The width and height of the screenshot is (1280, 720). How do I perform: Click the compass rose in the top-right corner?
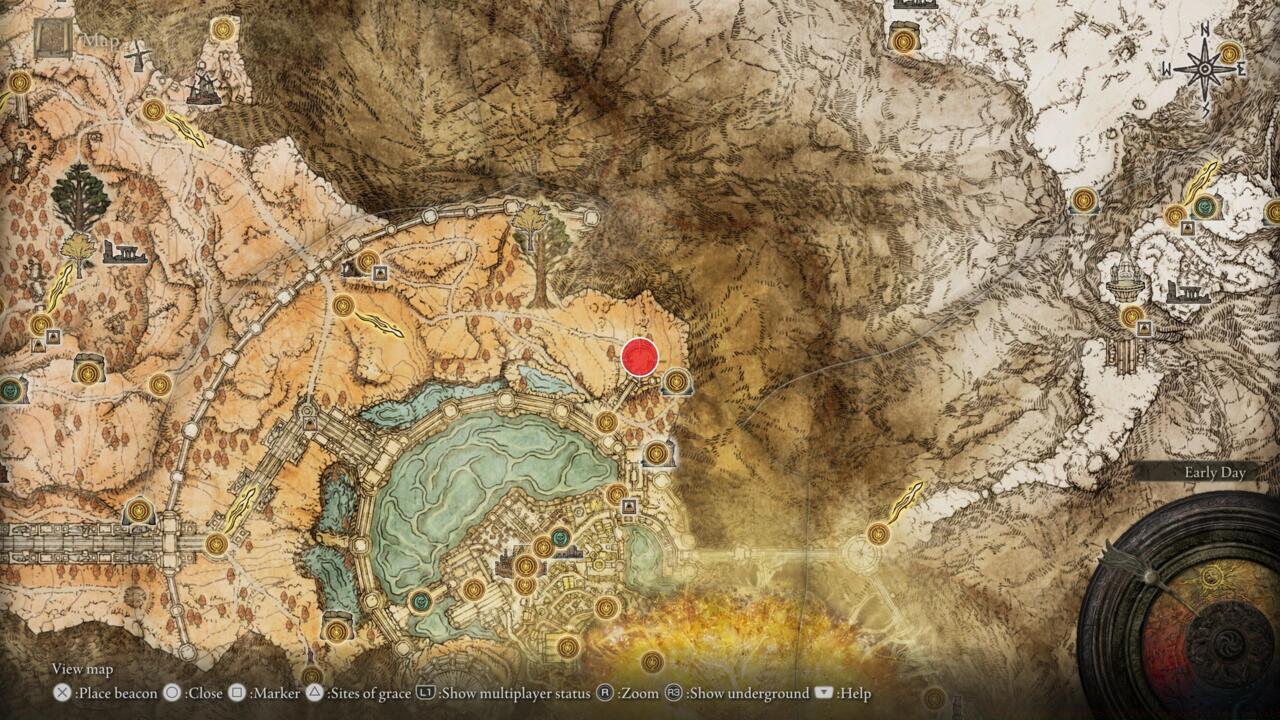(x=1205, y=68)
